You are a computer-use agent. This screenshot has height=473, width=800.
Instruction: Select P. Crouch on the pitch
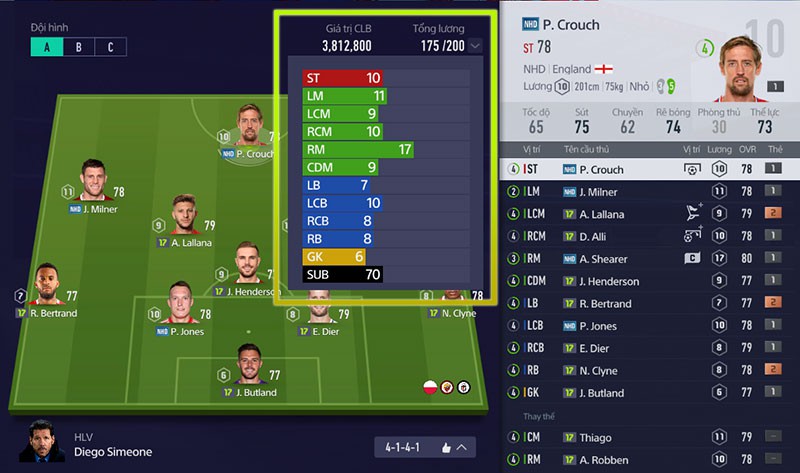tap(249, 127)
